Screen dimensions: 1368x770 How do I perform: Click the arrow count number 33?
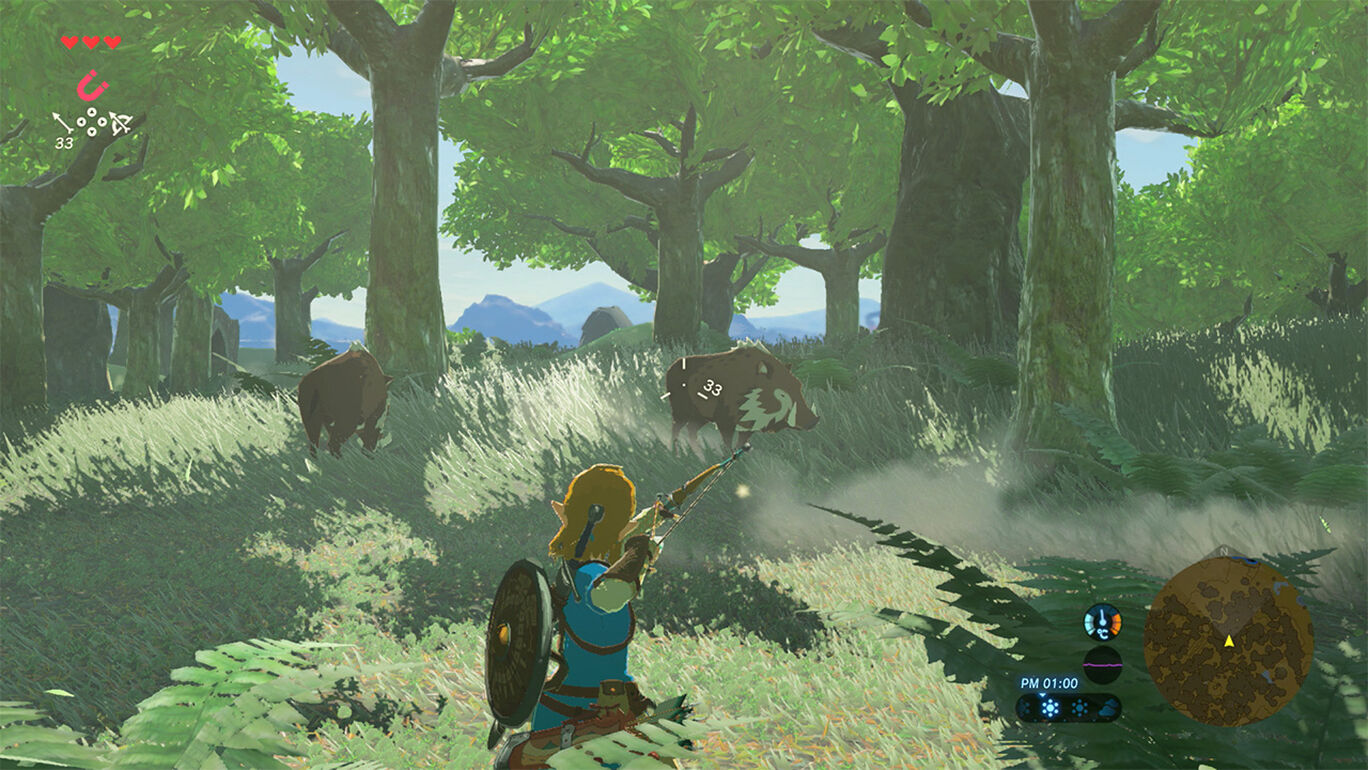click(x=63, y=142)
